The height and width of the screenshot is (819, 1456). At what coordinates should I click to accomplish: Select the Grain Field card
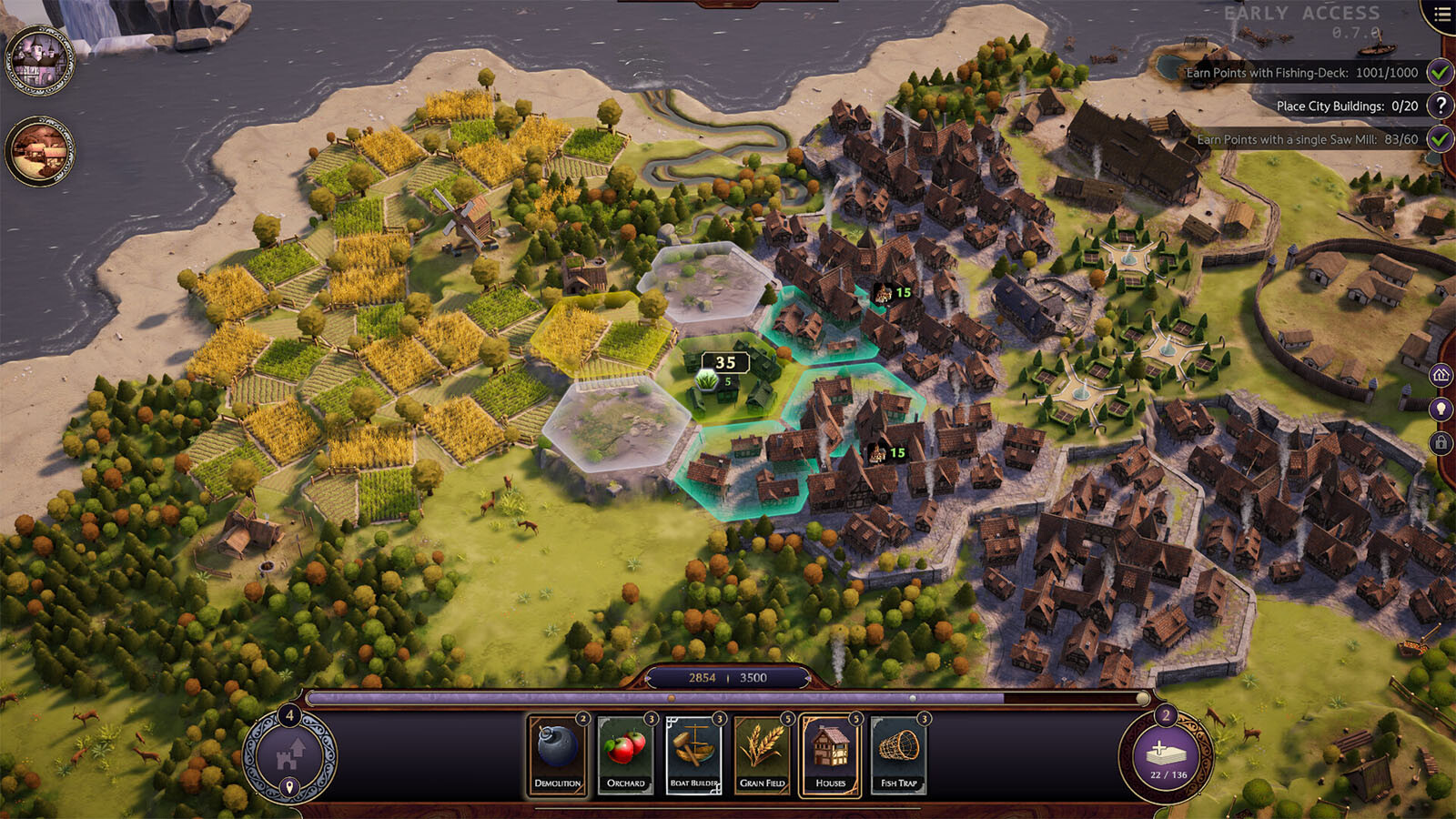[763, 754]
